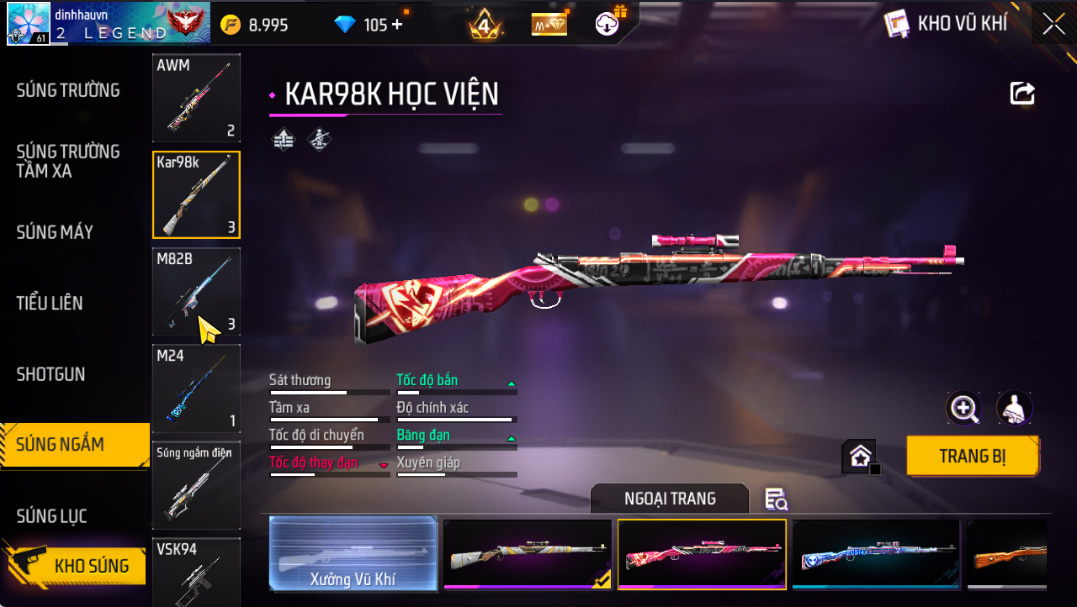Choose the M24 weapon tile

(196, 388)
